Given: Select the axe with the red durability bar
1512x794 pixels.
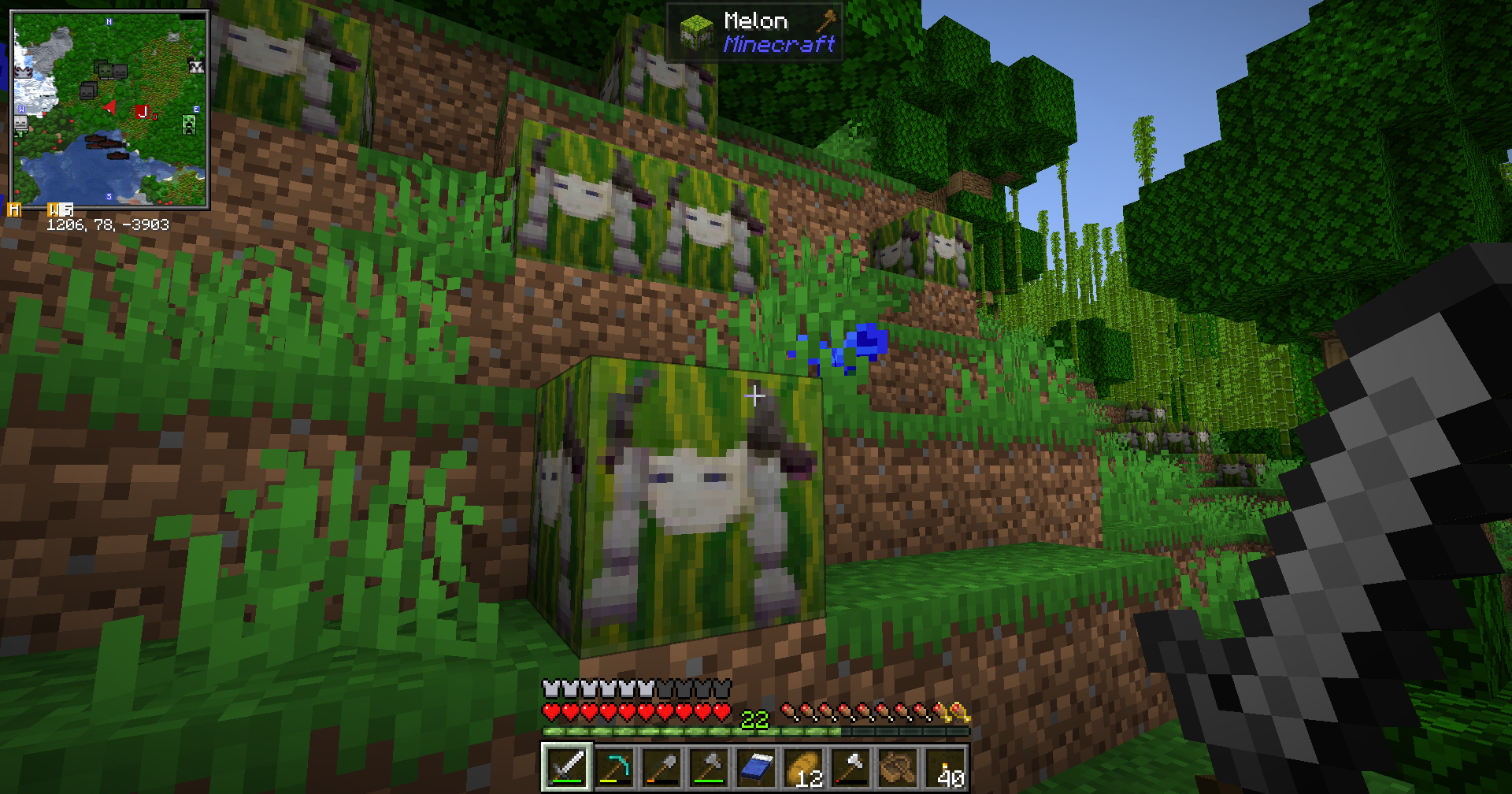Looking at the screenshot, I should (x=850, y=766).
